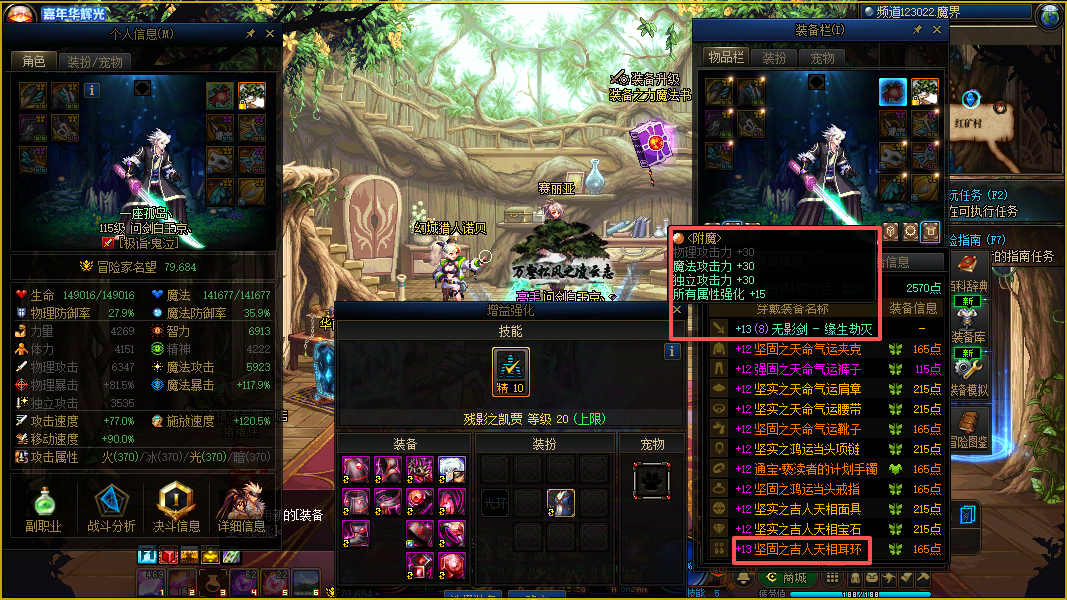This screenshot has width=1067, height=600.
Task: Switch to the 装扮/宠物 tab
Action: pyautogui.click(x=95, y=61)
